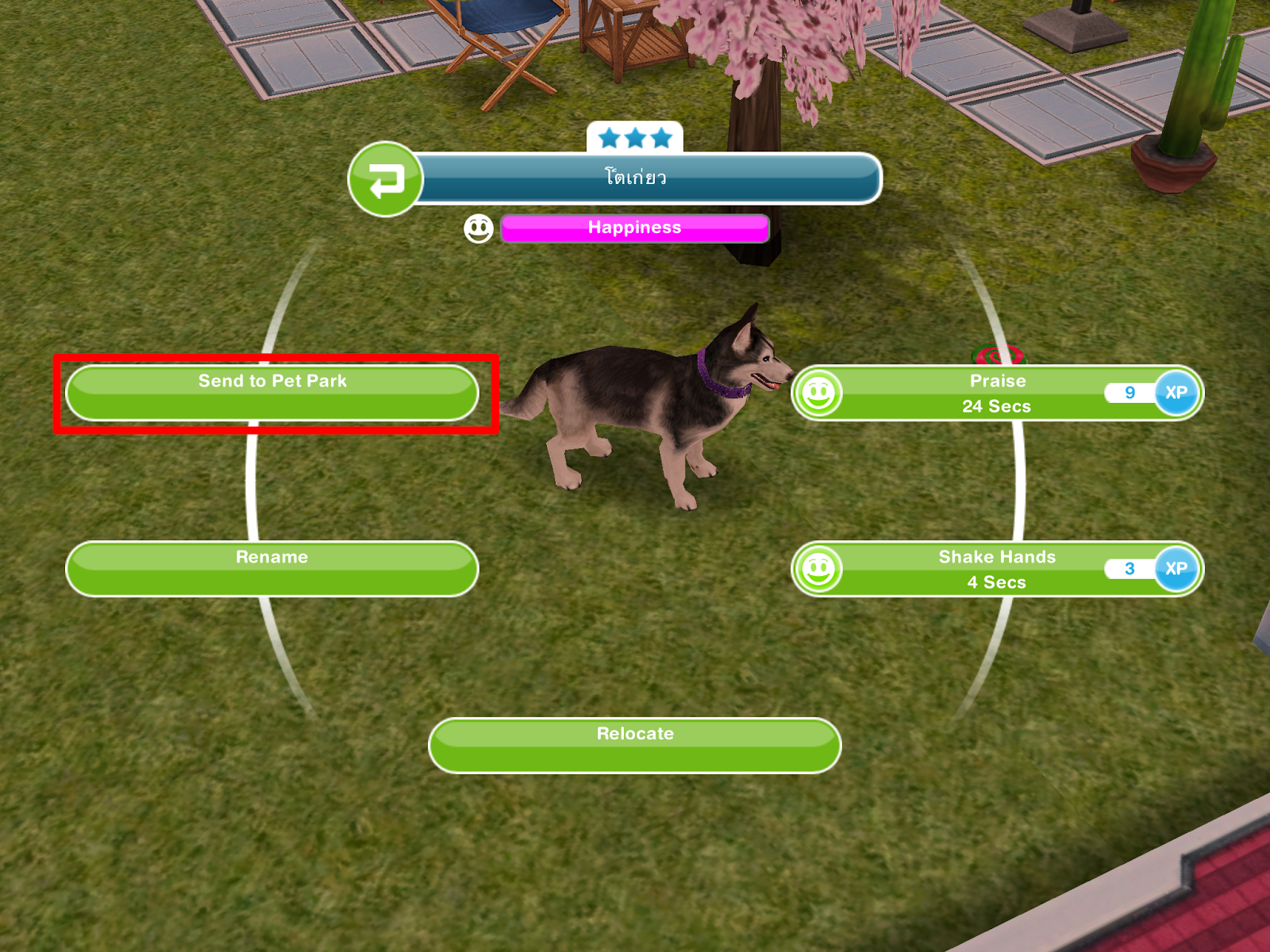The image size is (1270, 952).
Task: Click the XP badge next to Shake Hands
Action: click(x=1178, y=568)
